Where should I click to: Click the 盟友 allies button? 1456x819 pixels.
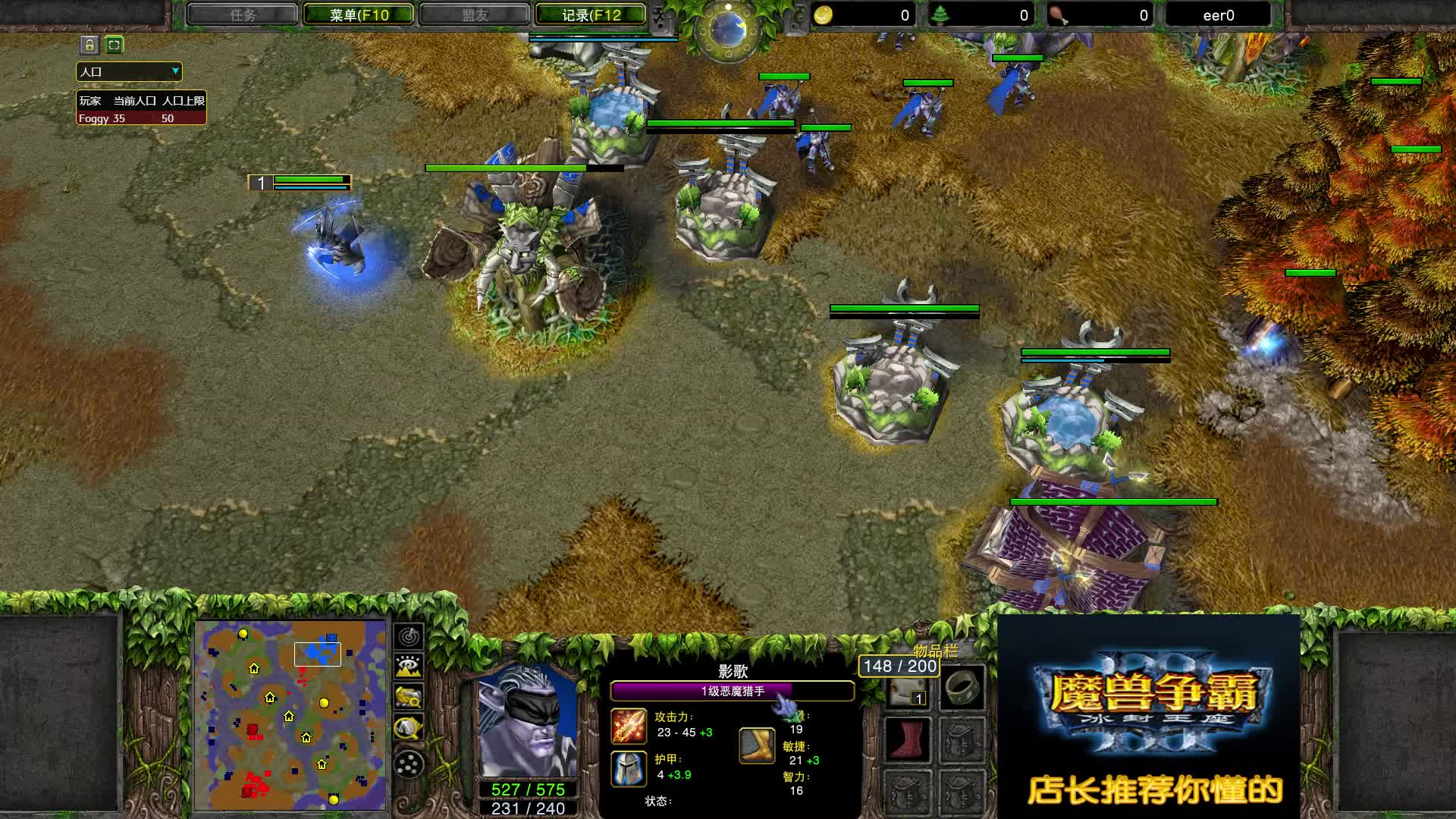point(476,14)
